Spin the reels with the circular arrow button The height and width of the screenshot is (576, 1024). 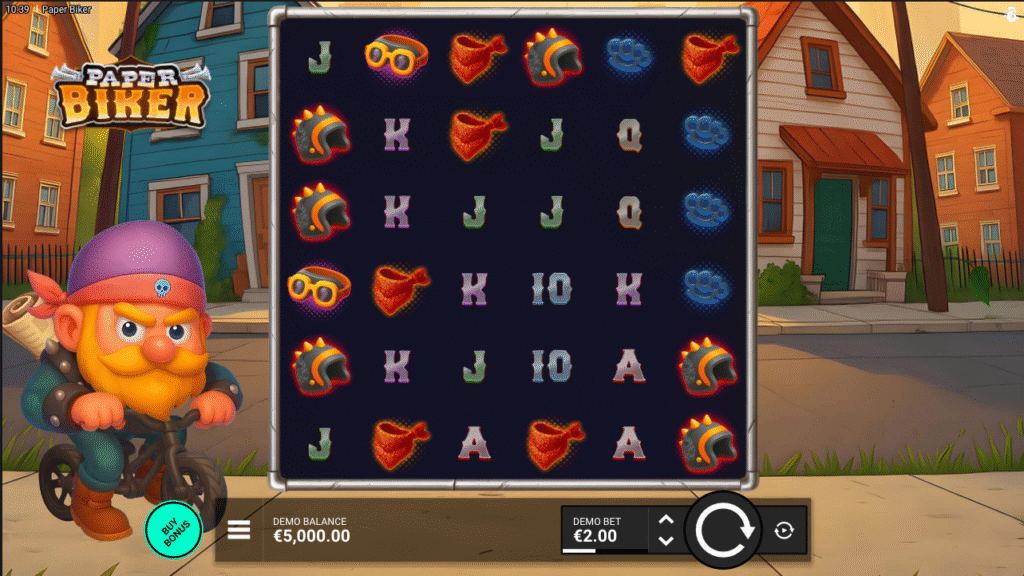point(723,530)
